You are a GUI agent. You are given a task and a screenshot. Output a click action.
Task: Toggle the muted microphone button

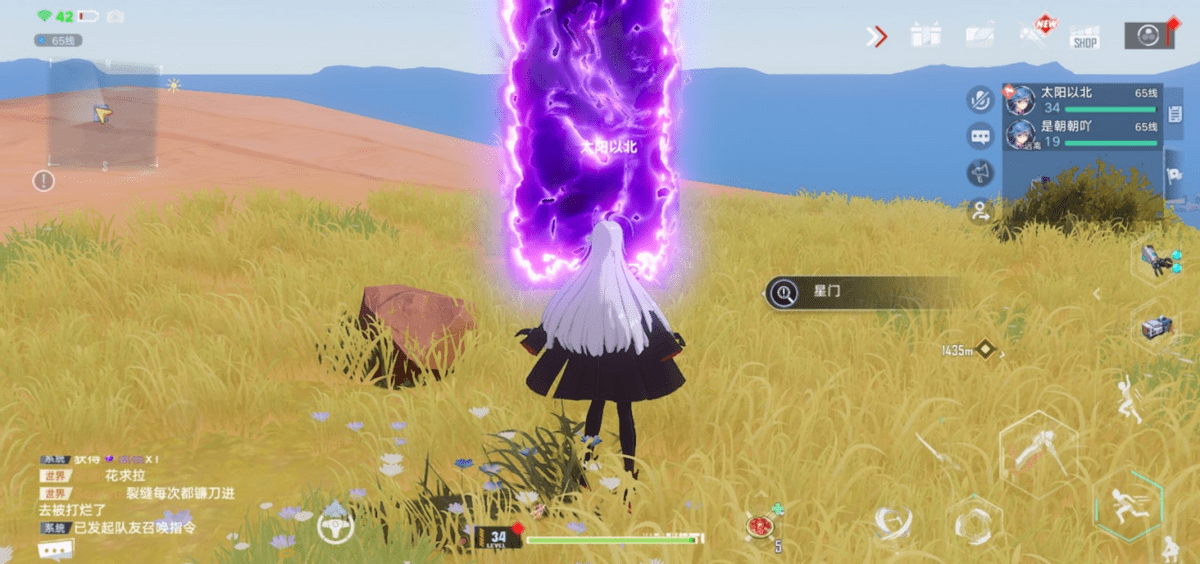tap(979, 99)
